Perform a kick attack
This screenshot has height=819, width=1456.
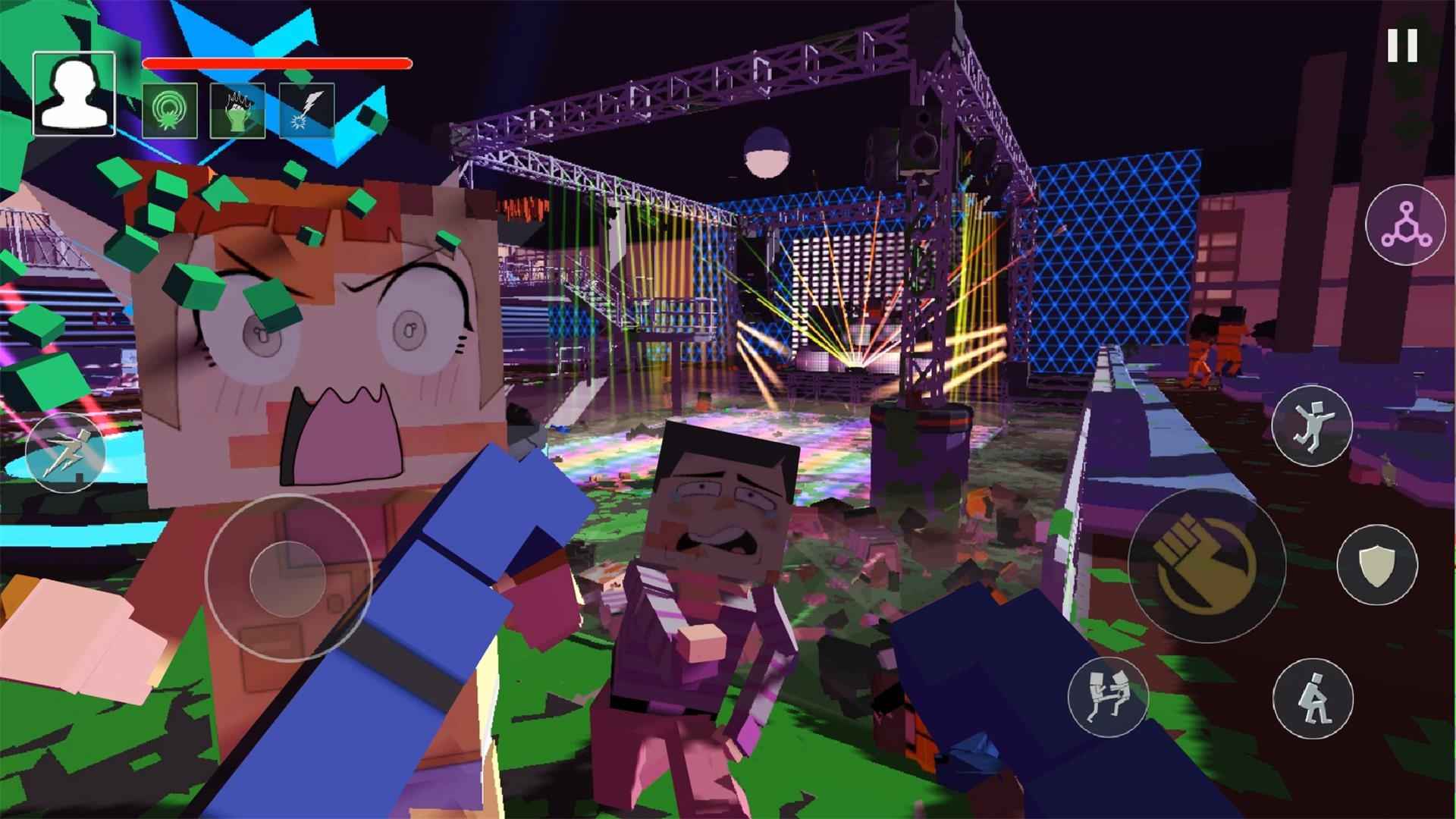click(1107, 697)
